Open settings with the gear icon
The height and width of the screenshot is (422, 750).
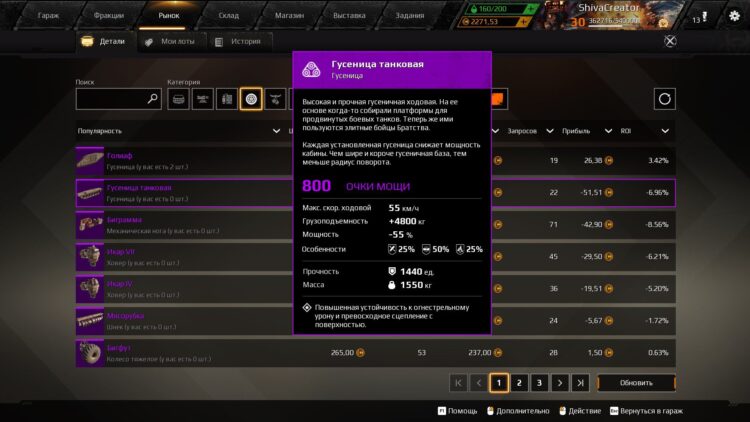point(735,16)
